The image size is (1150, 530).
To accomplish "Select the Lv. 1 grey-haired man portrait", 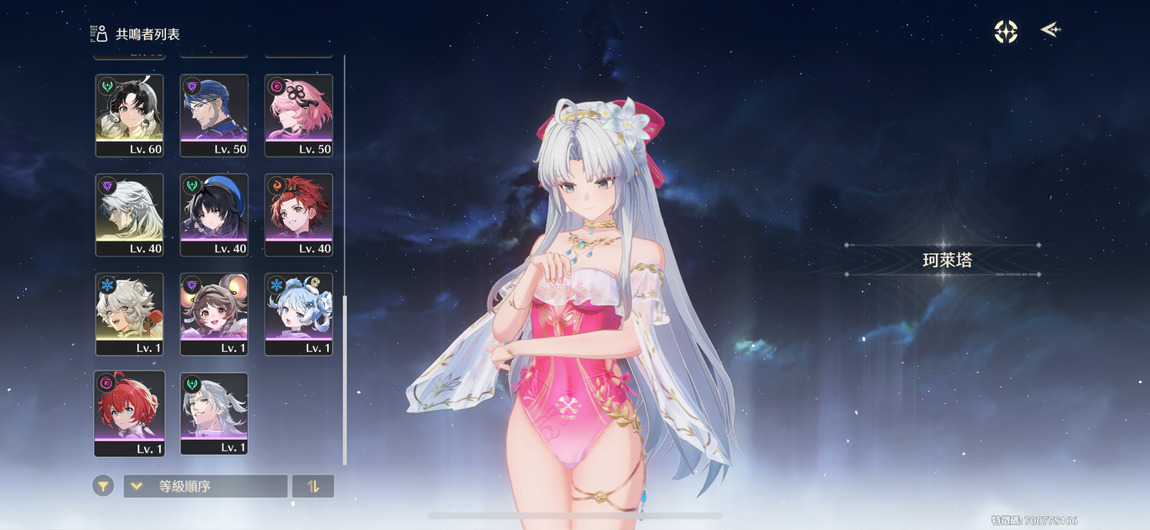I will [x=214, y=412].
